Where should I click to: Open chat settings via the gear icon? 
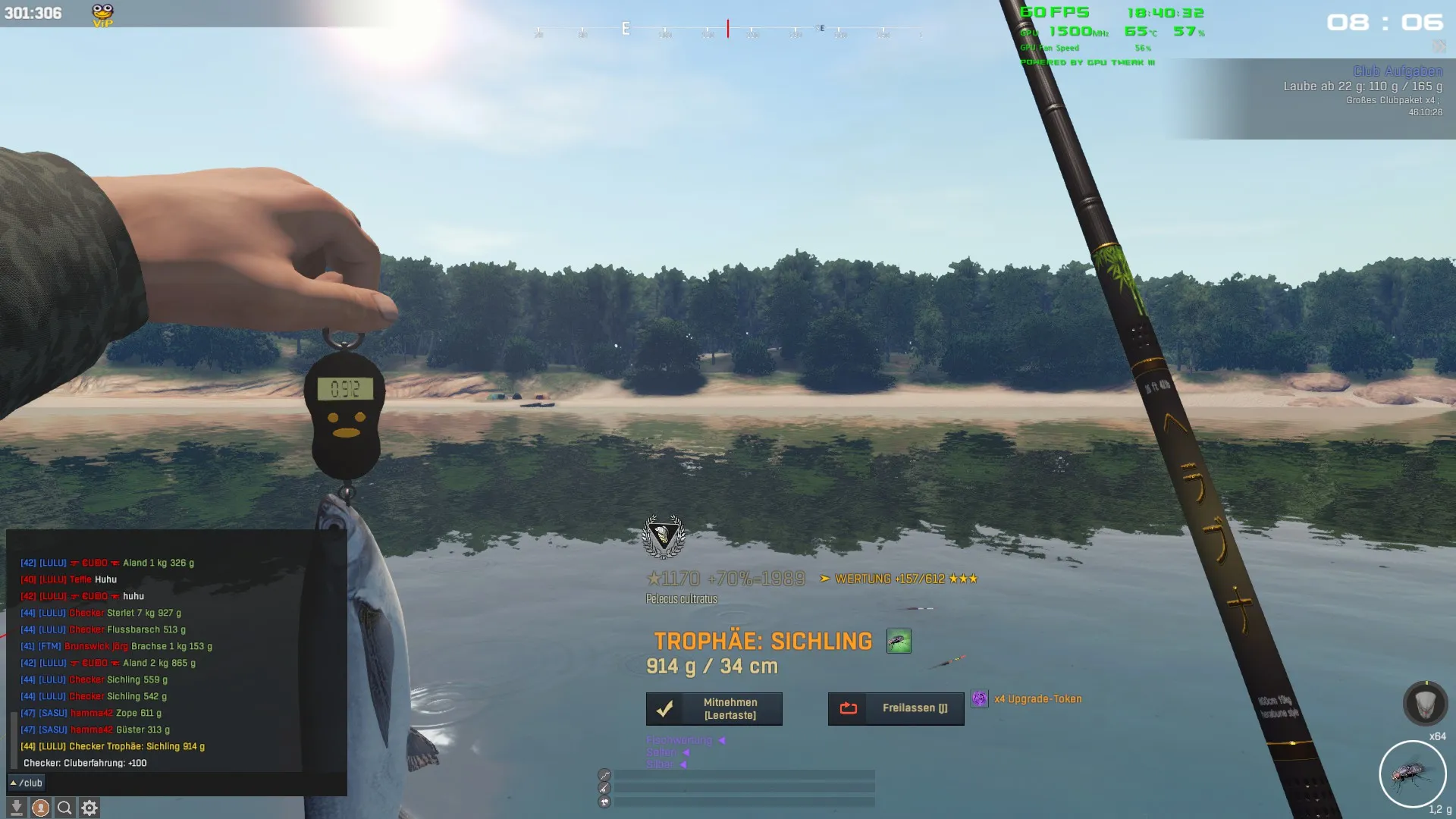coord(89,808)
